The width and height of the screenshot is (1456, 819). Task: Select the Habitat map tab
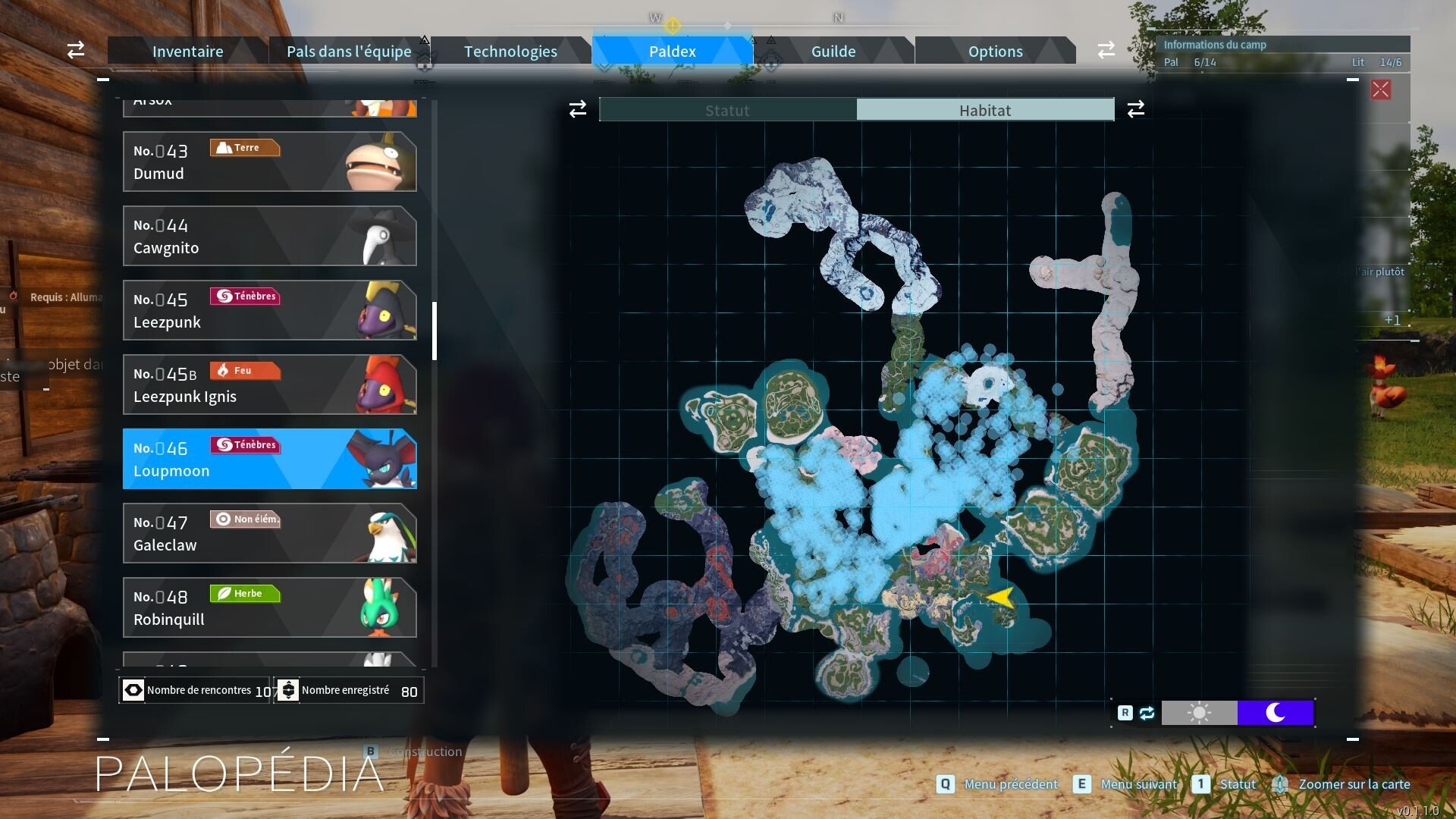tap(985, 110)
